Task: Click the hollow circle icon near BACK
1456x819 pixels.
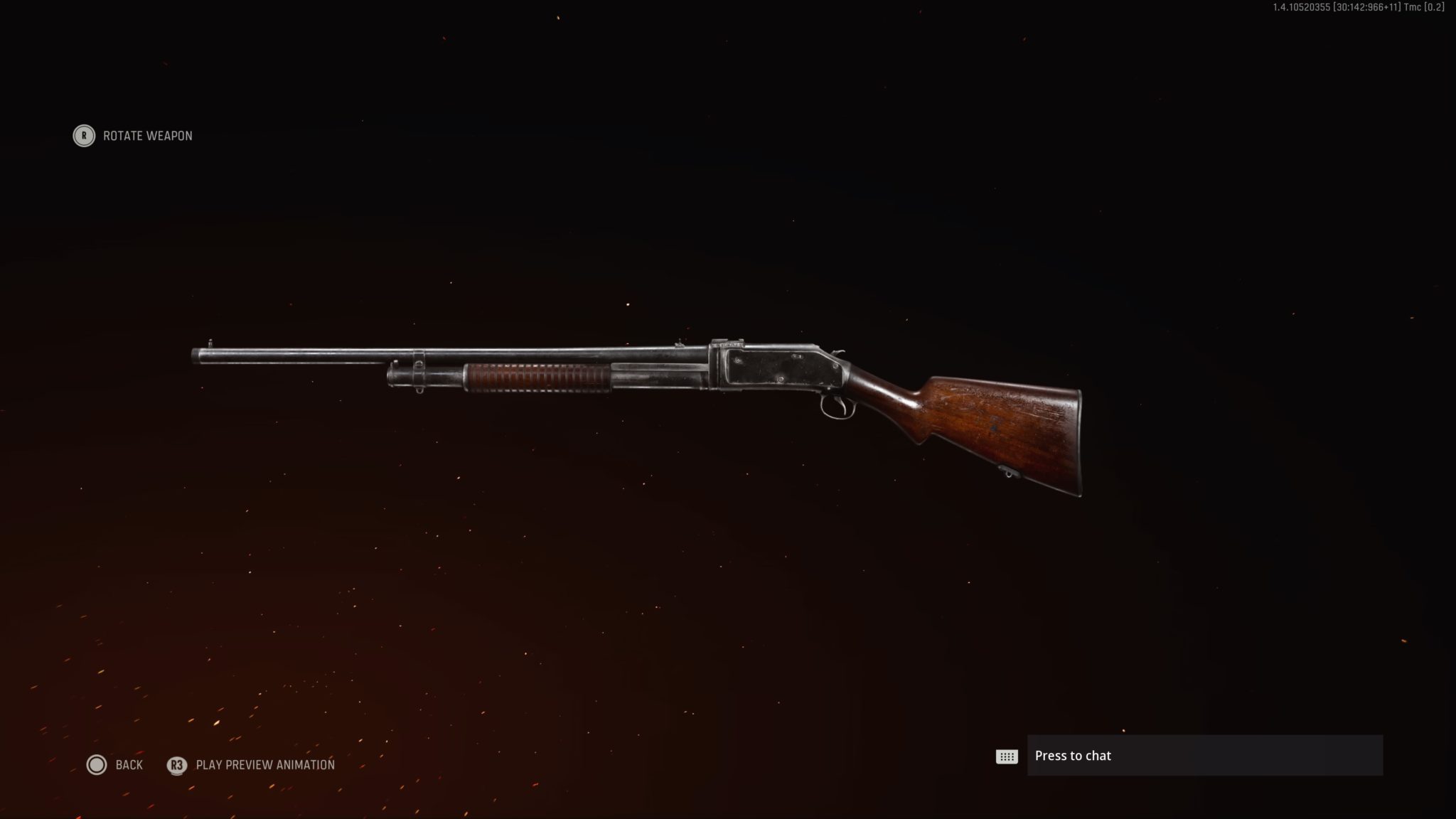Action: pyautogui.click(x=96, y=765)
